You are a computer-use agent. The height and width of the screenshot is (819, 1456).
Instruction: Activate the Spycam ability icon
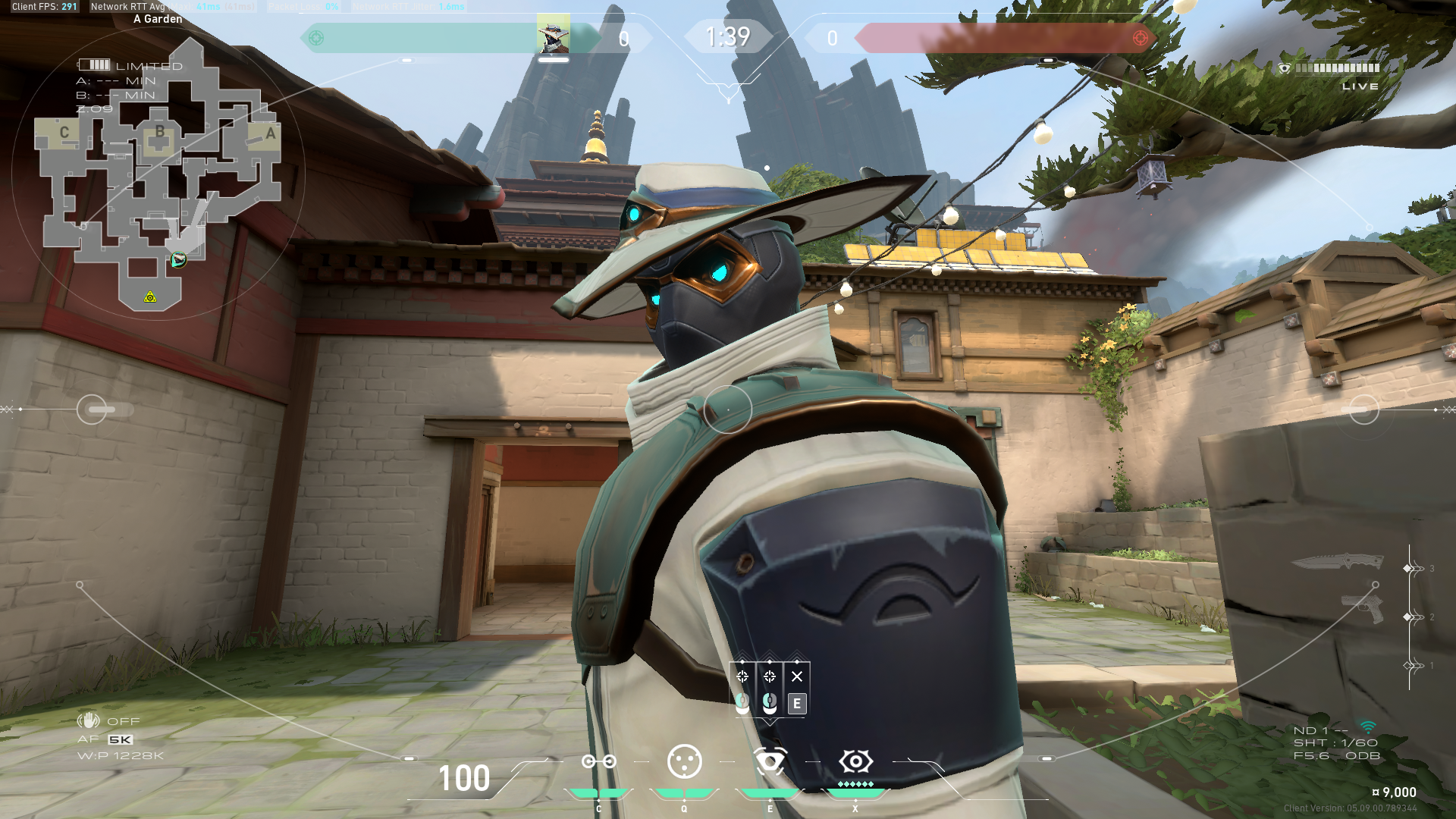(x=770, y=761)
